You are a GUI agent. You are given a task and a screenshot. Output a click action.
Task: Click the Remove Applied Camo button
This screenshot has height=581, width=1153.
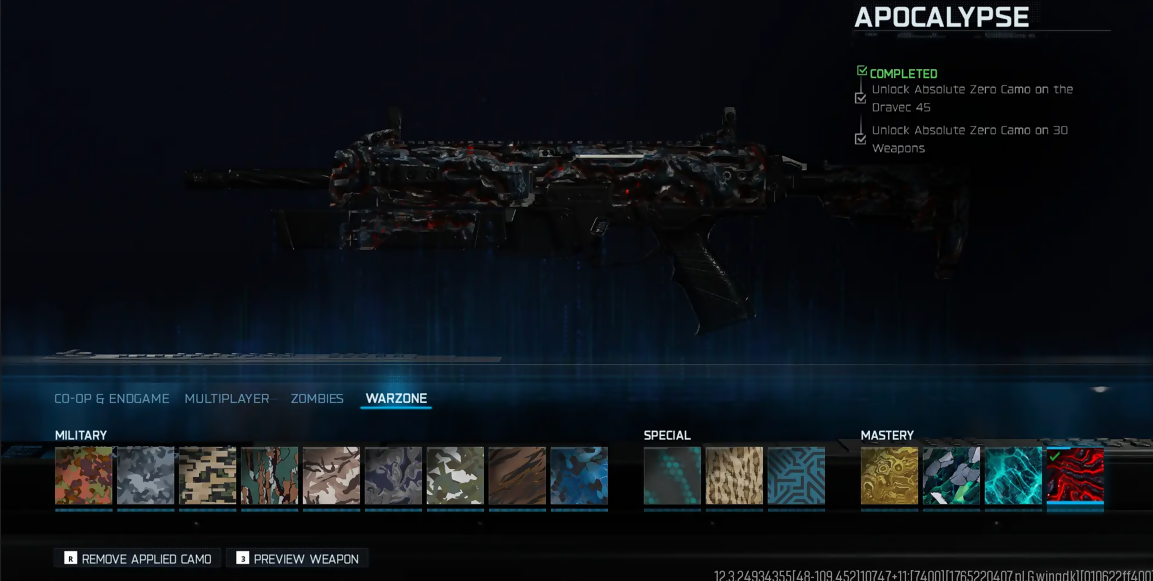coord(137,559)
